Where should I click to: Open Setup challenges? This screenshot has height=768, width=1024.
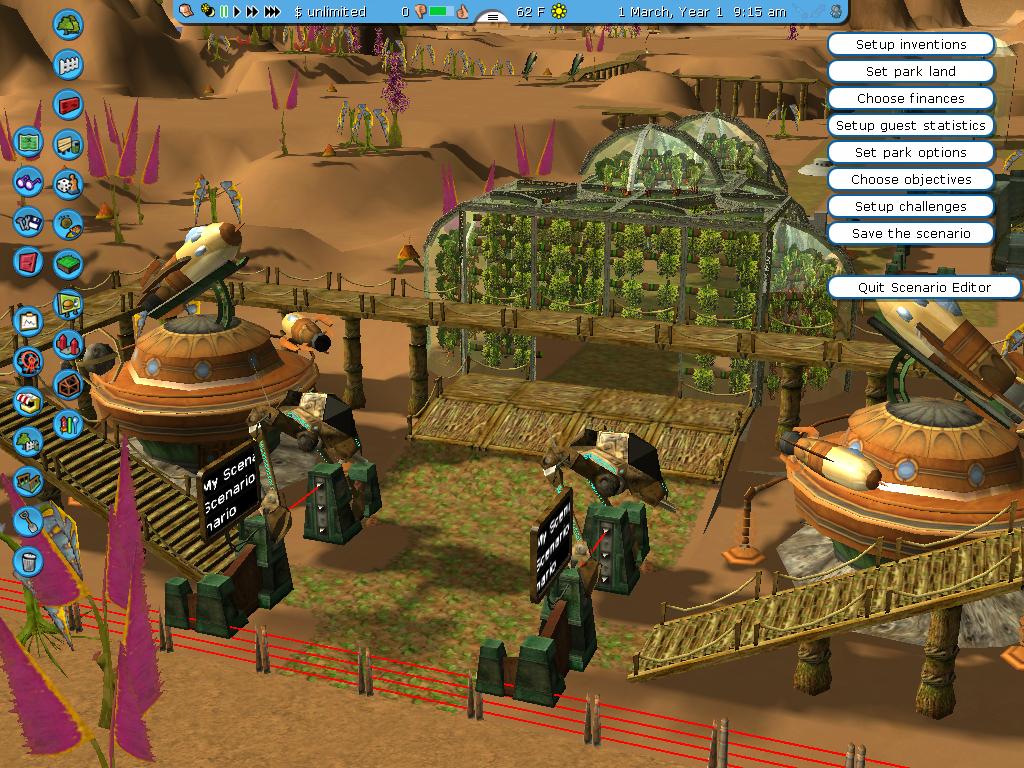[911, 207]
